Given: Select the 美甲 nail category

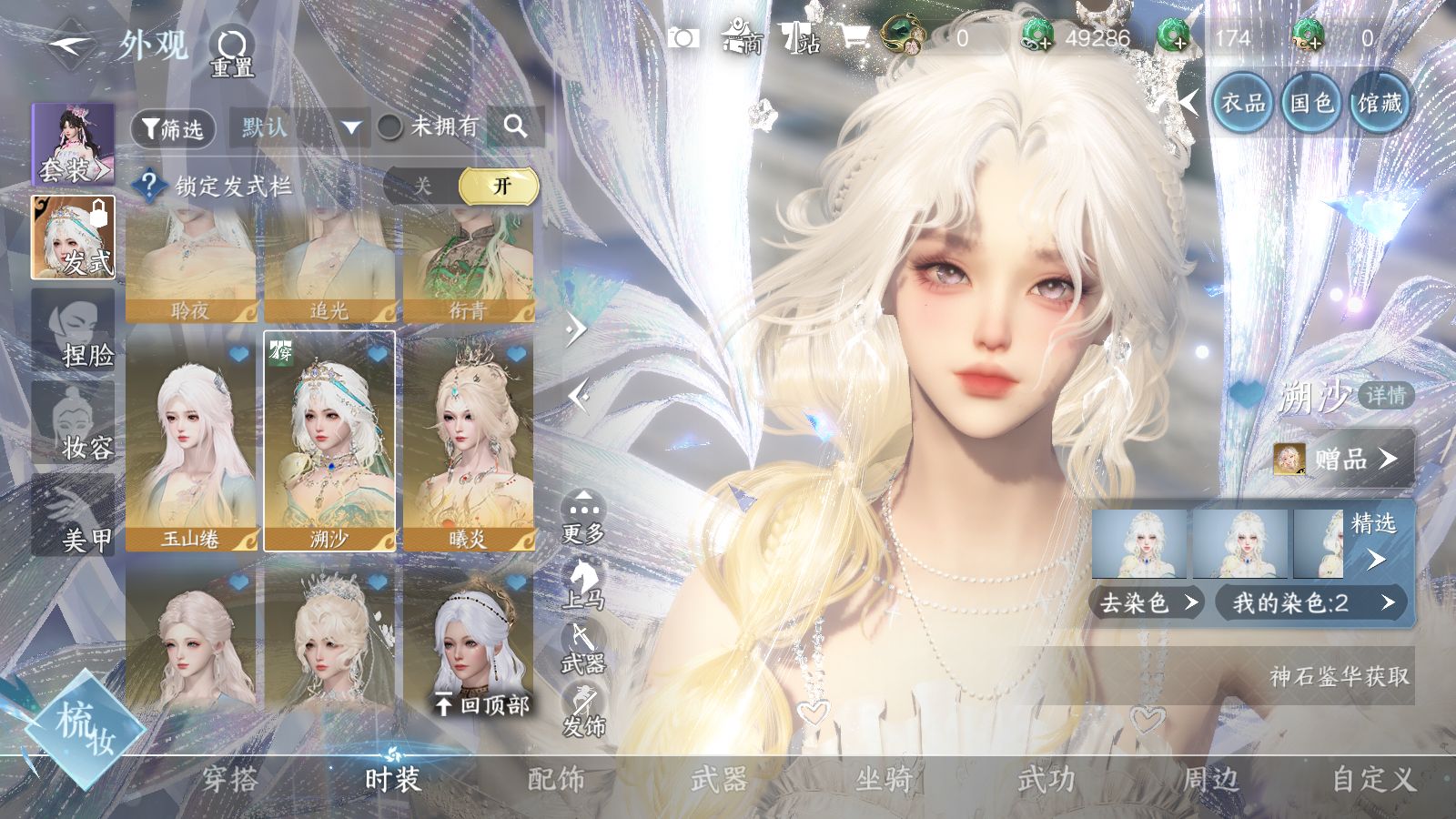Looking at the screenshot, I should 74,516.
